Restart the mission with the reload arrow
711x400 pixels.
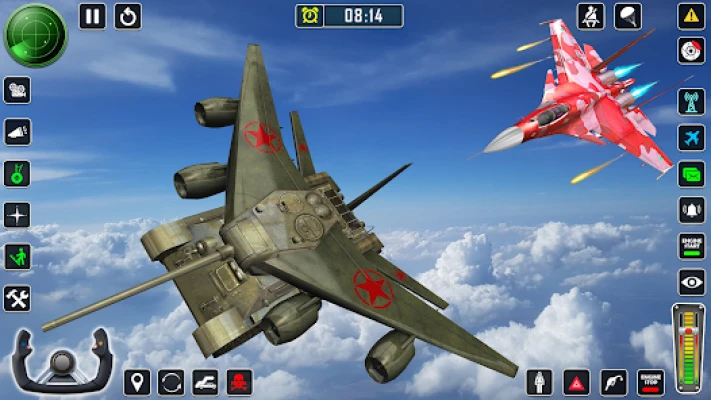[x=128, y=16]
